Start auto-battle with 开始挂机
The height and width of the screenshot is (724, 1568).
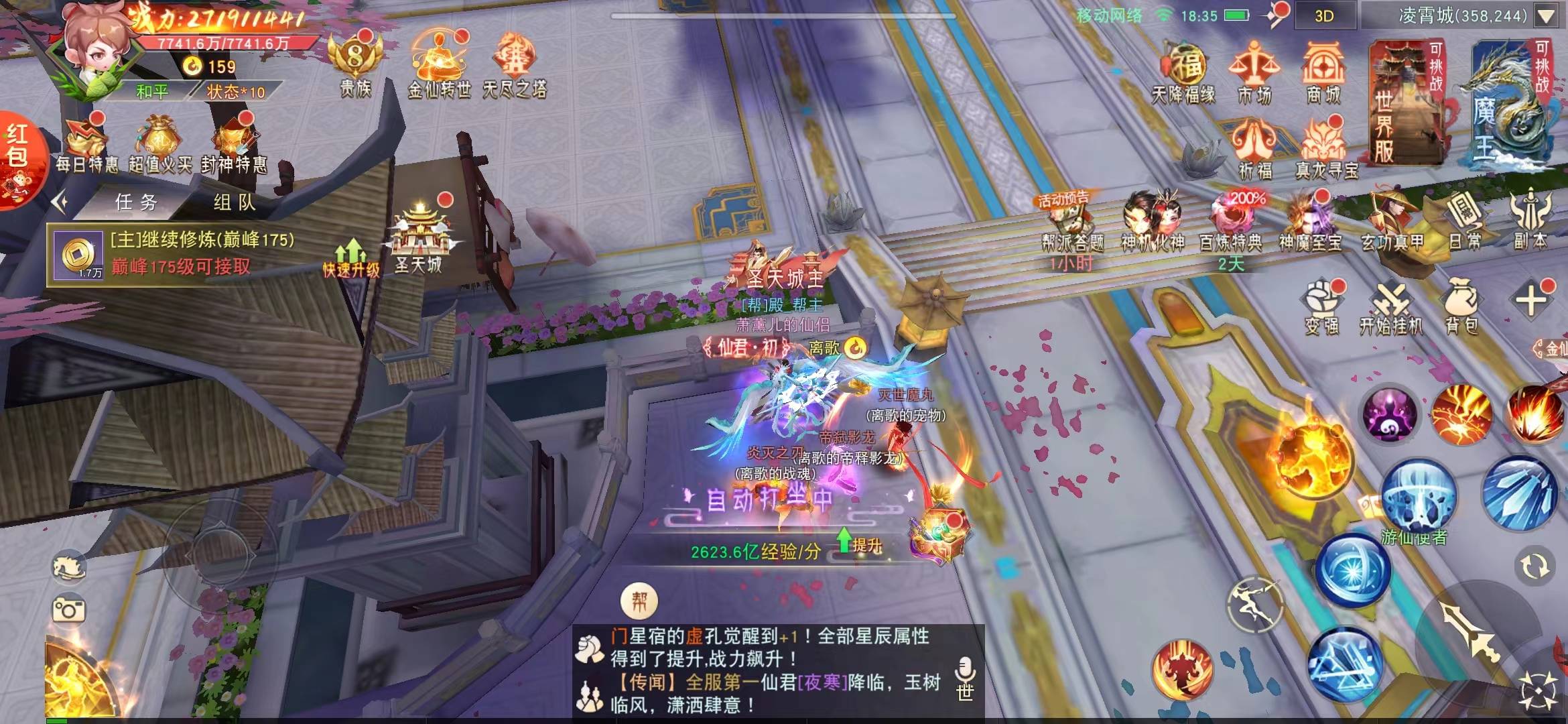[1391, 308]
